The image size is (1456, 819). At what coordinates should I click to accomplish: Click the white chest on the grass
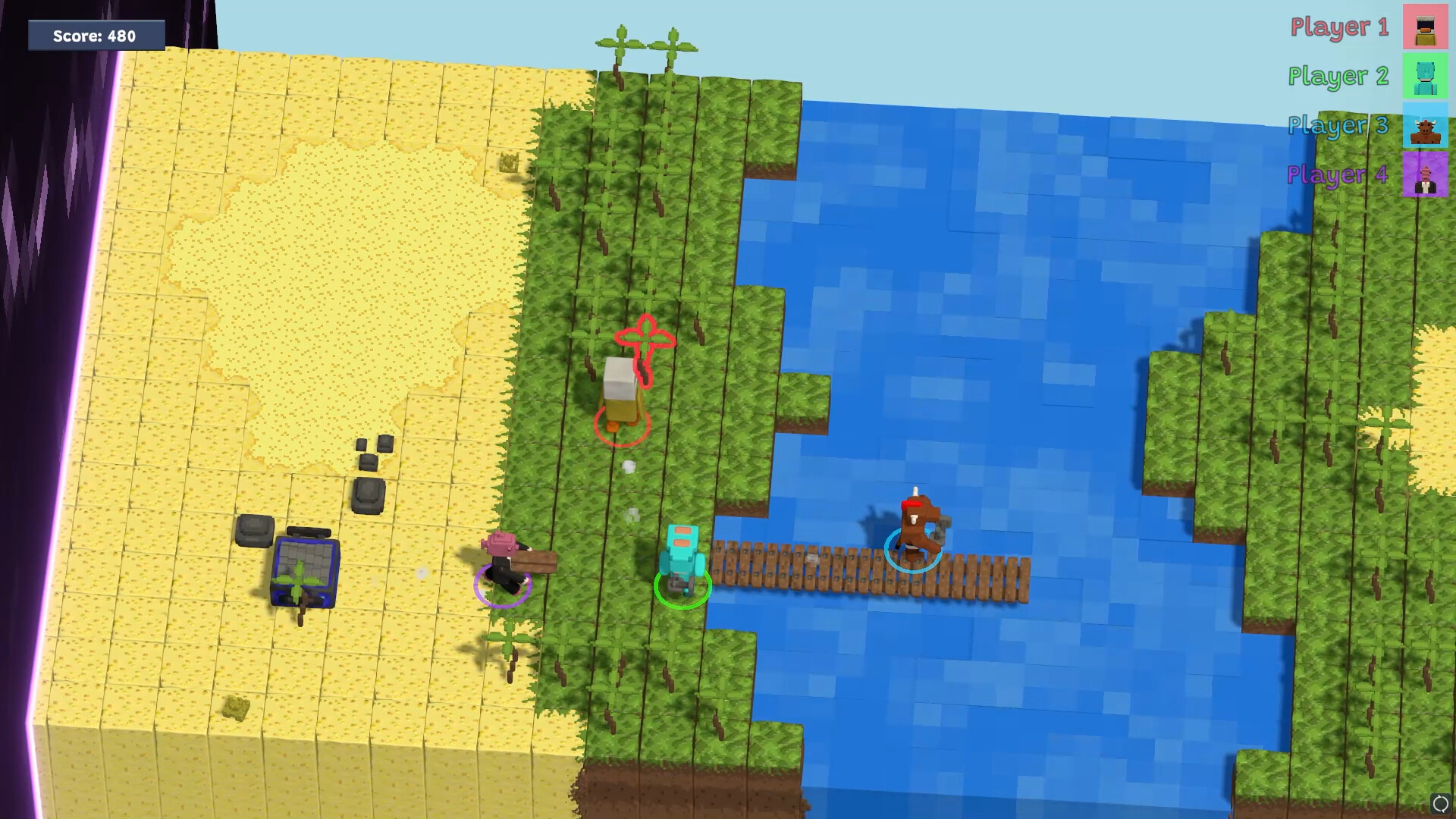pyautogui.click(x=618, y=379)
